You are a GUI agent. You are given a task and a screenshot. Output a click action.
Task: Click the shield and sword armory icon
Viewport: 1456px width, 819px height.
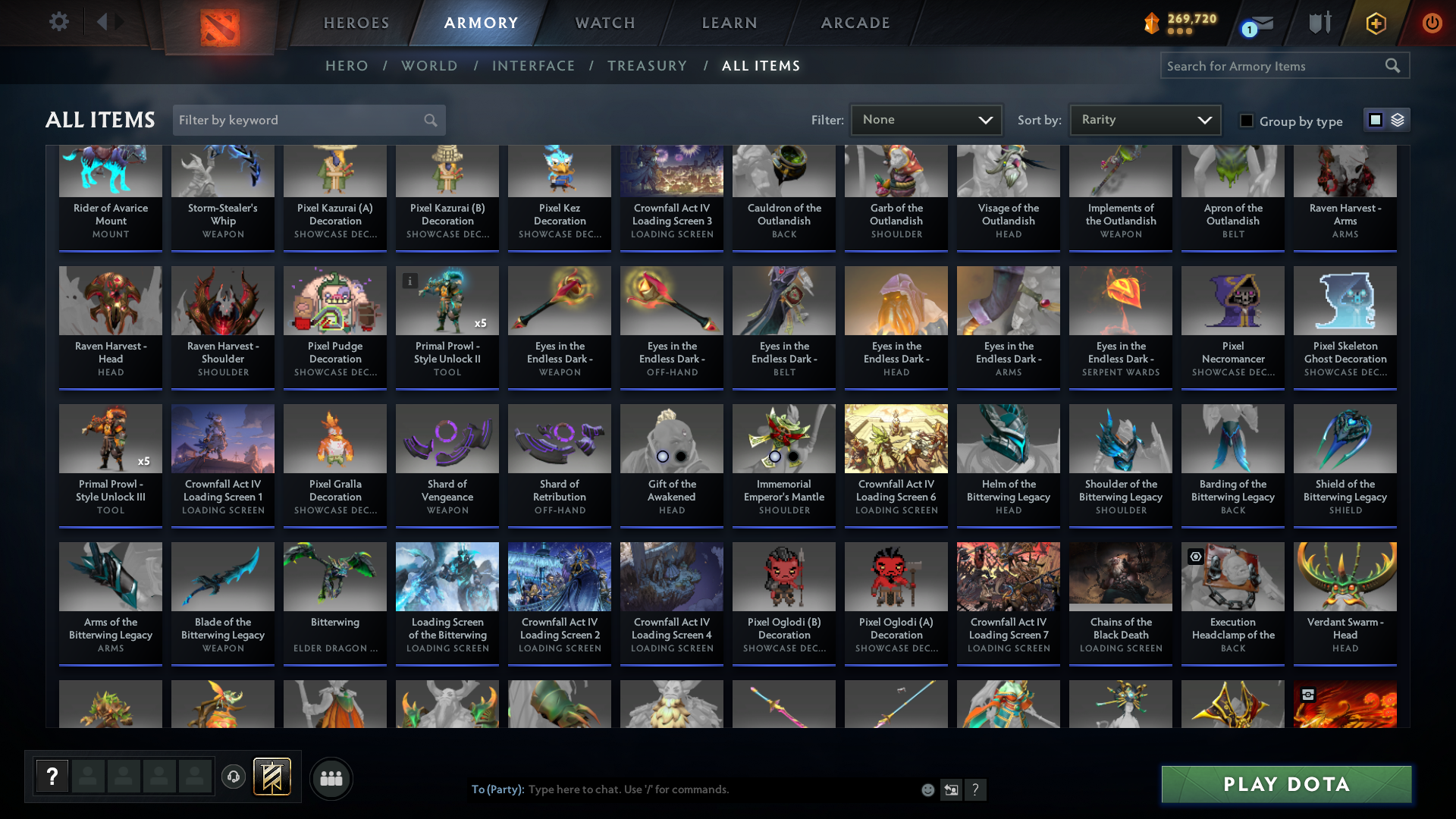tap(1318, 23)
